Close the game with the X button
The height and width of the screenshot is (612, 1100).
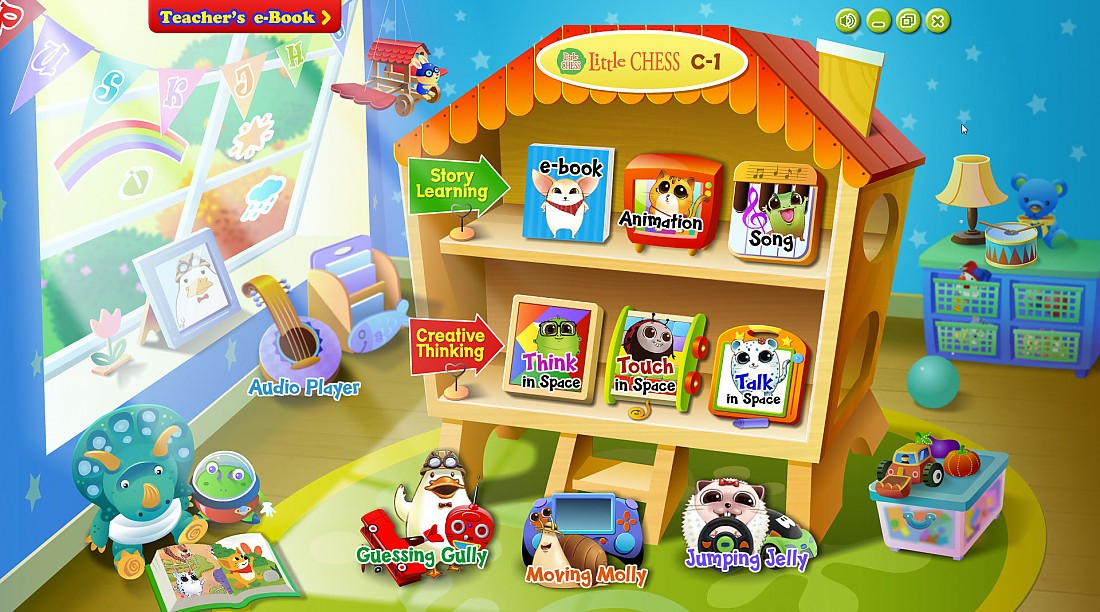pyautogui.click(x=937, y=20)
